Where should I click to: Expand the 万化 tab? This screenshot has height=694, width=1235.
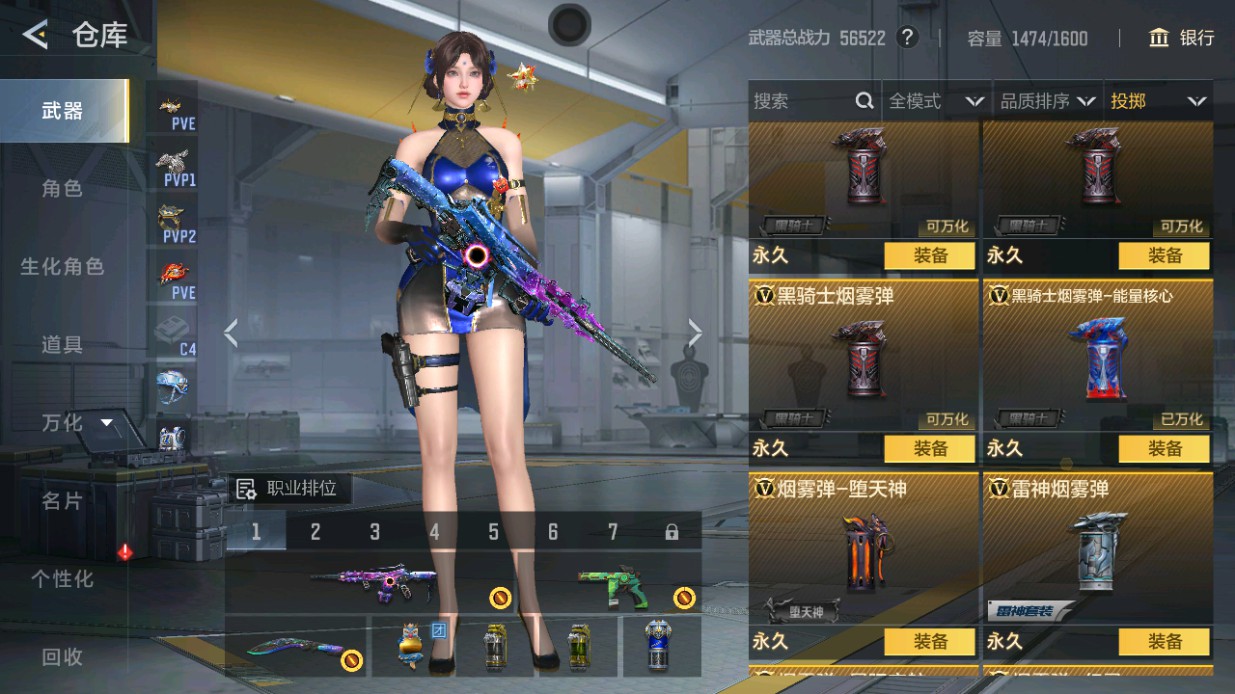click(x=76, y=422)
